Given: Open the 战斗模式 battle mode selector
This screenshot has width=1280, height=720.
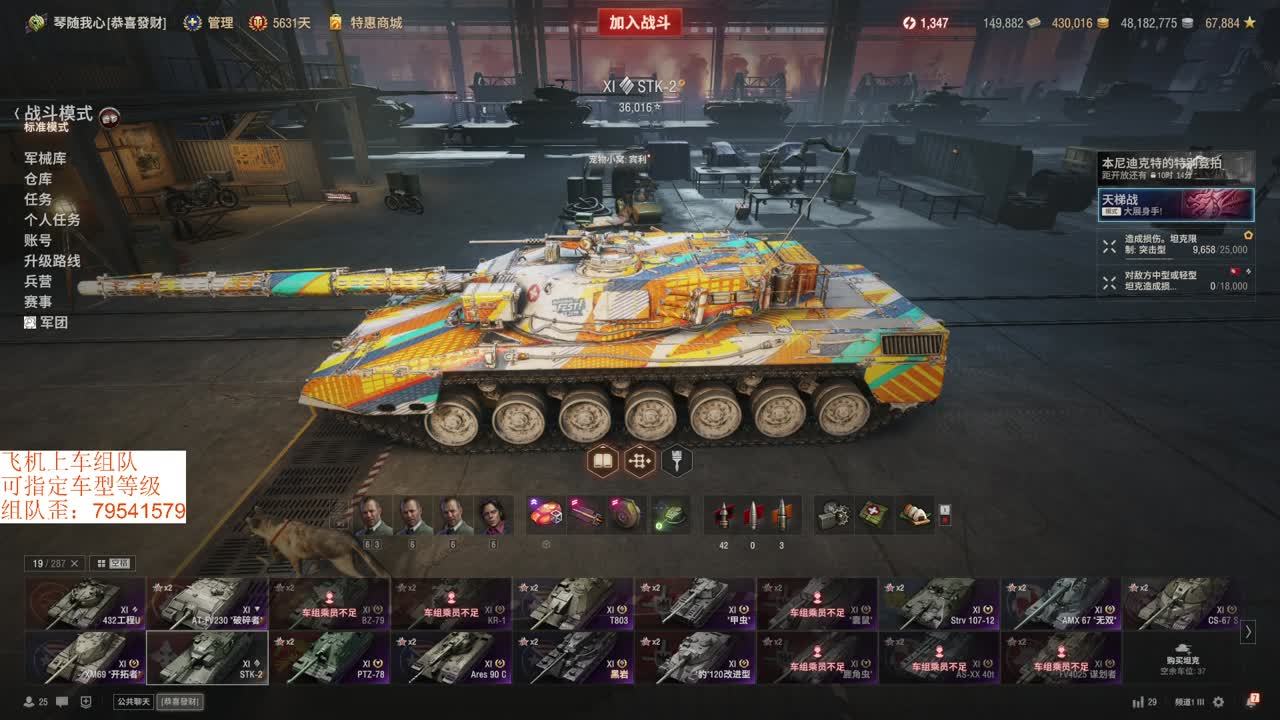Looking at the screenshot, I should [x=59, y=114].
